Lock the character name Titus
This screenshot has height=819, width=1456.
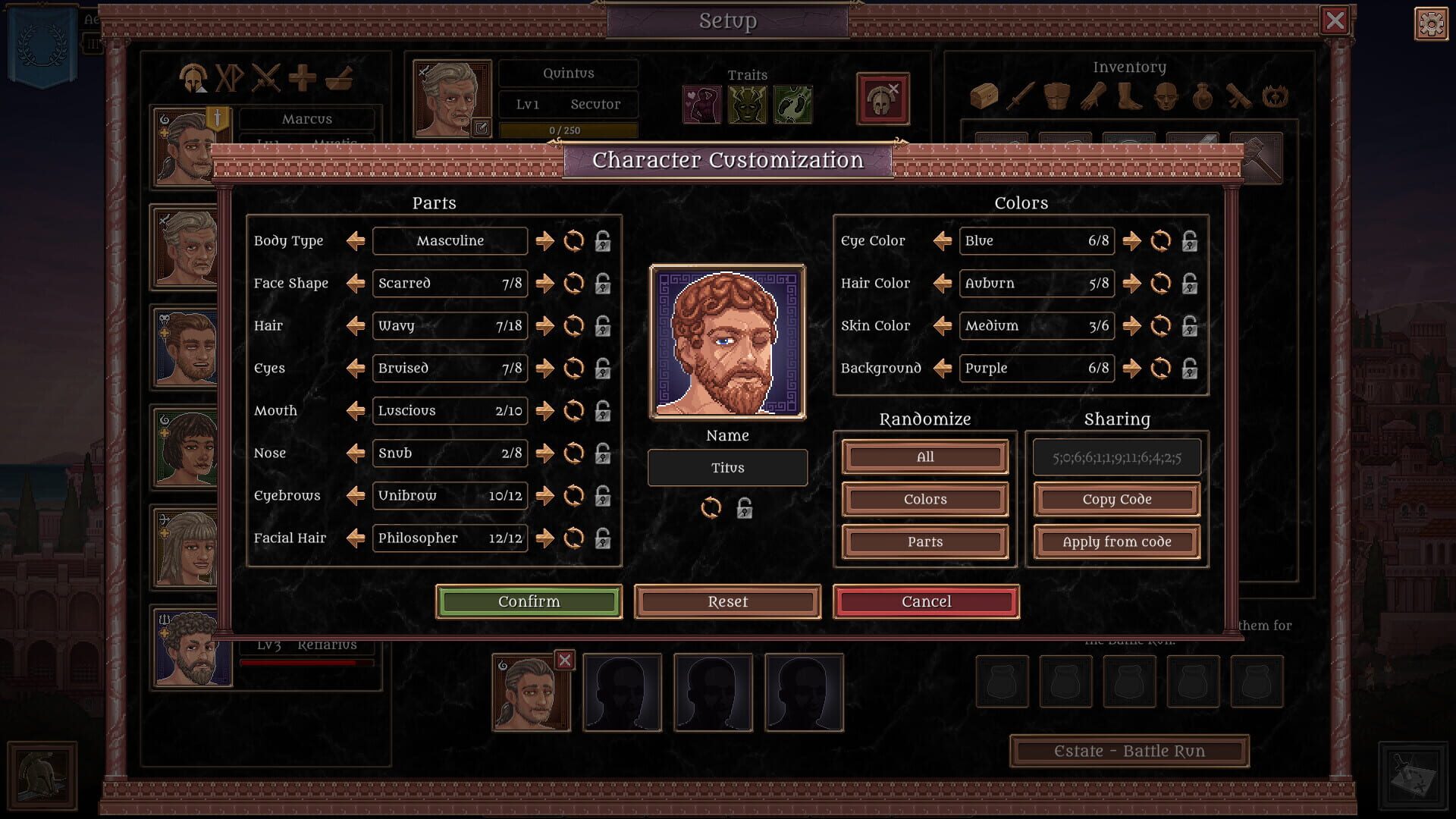744,509
